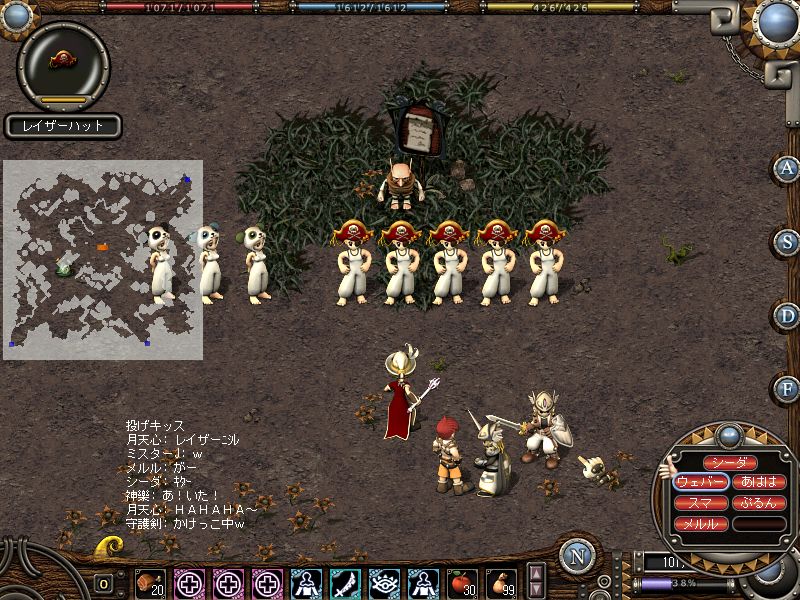The image size is (800, 600).
Task: Activate the D shortcut orb
Action: coord(788,315)
